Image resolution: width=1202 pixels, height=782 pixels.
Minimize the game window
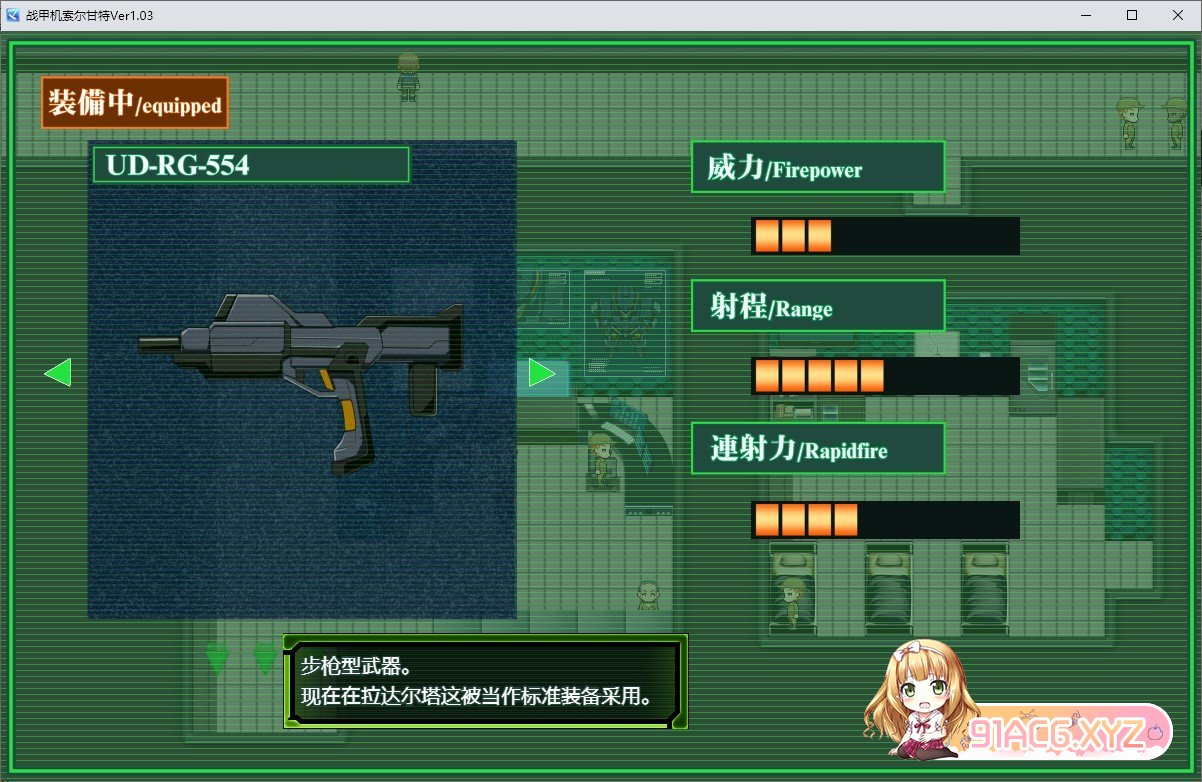click(1086, 15)
